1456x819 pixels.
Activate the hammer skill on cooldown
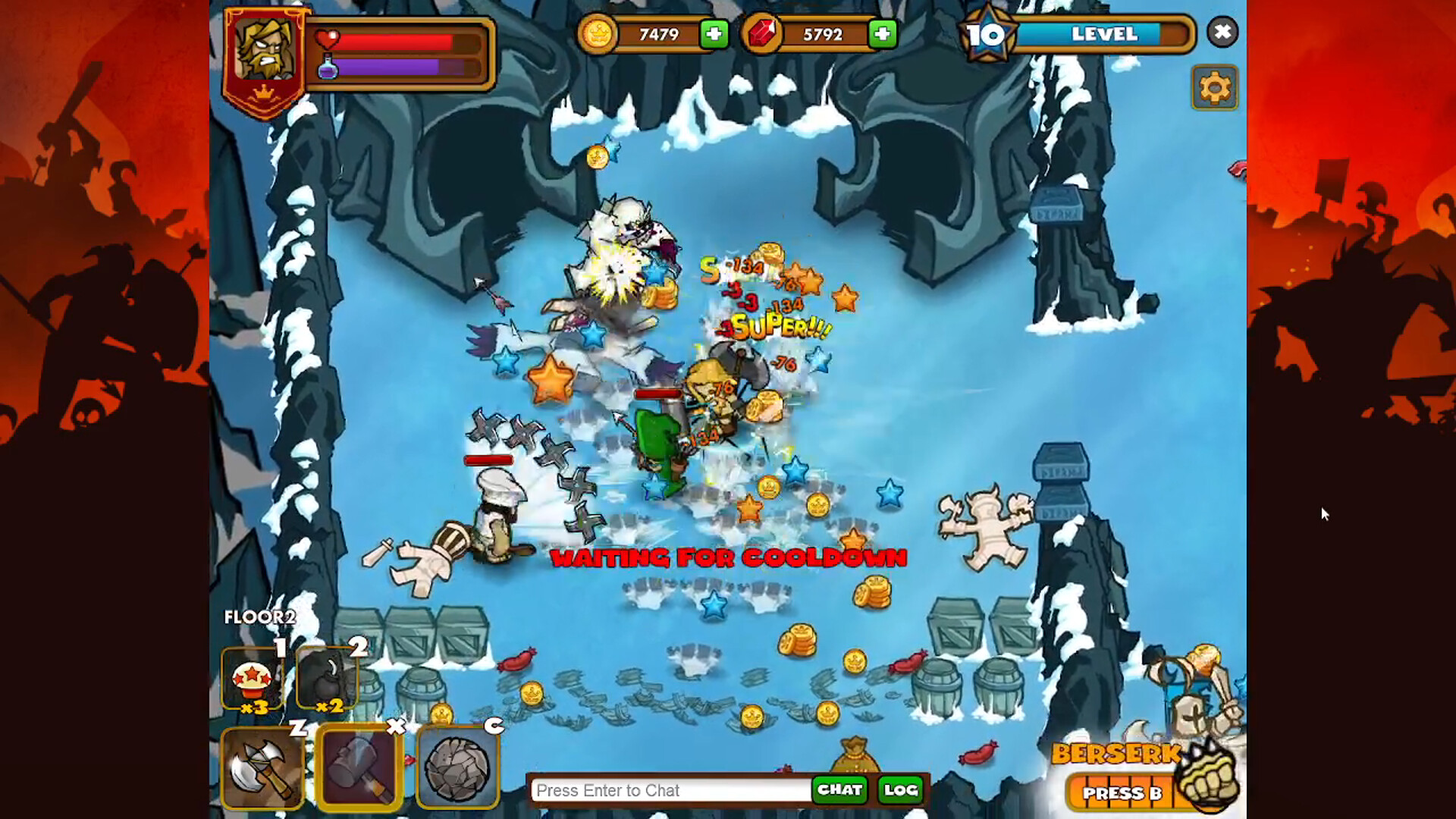click(359, 768)
